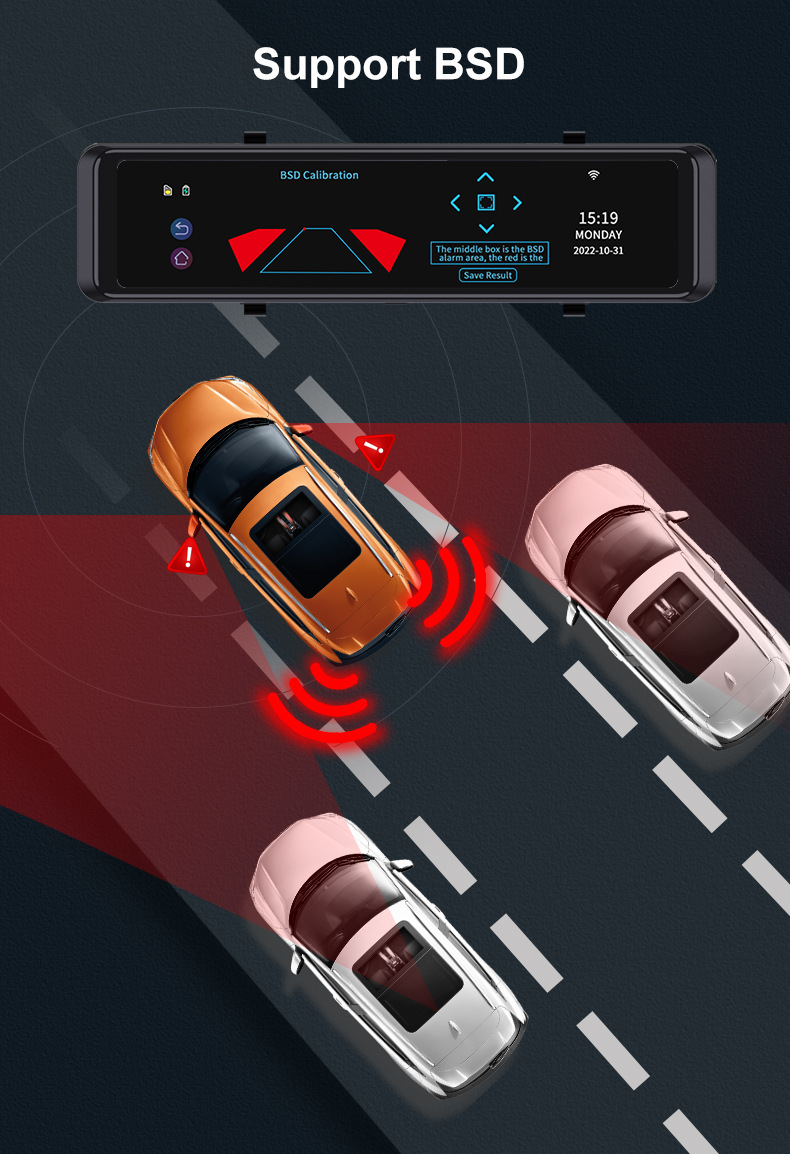Open the home screen via house icon
Screen dimensions: 790x1154
[181, 258]
